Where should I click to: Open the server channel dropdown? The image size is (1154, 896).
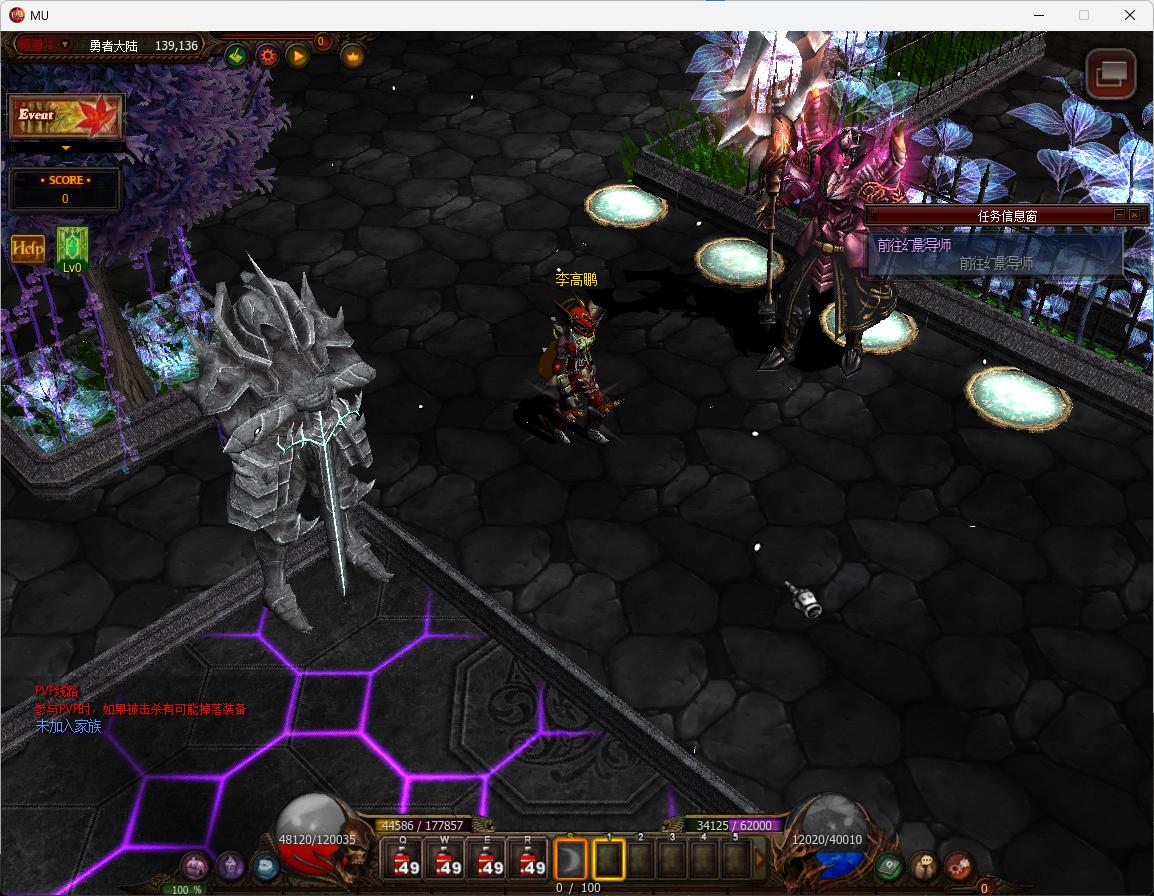pos(66,44)
